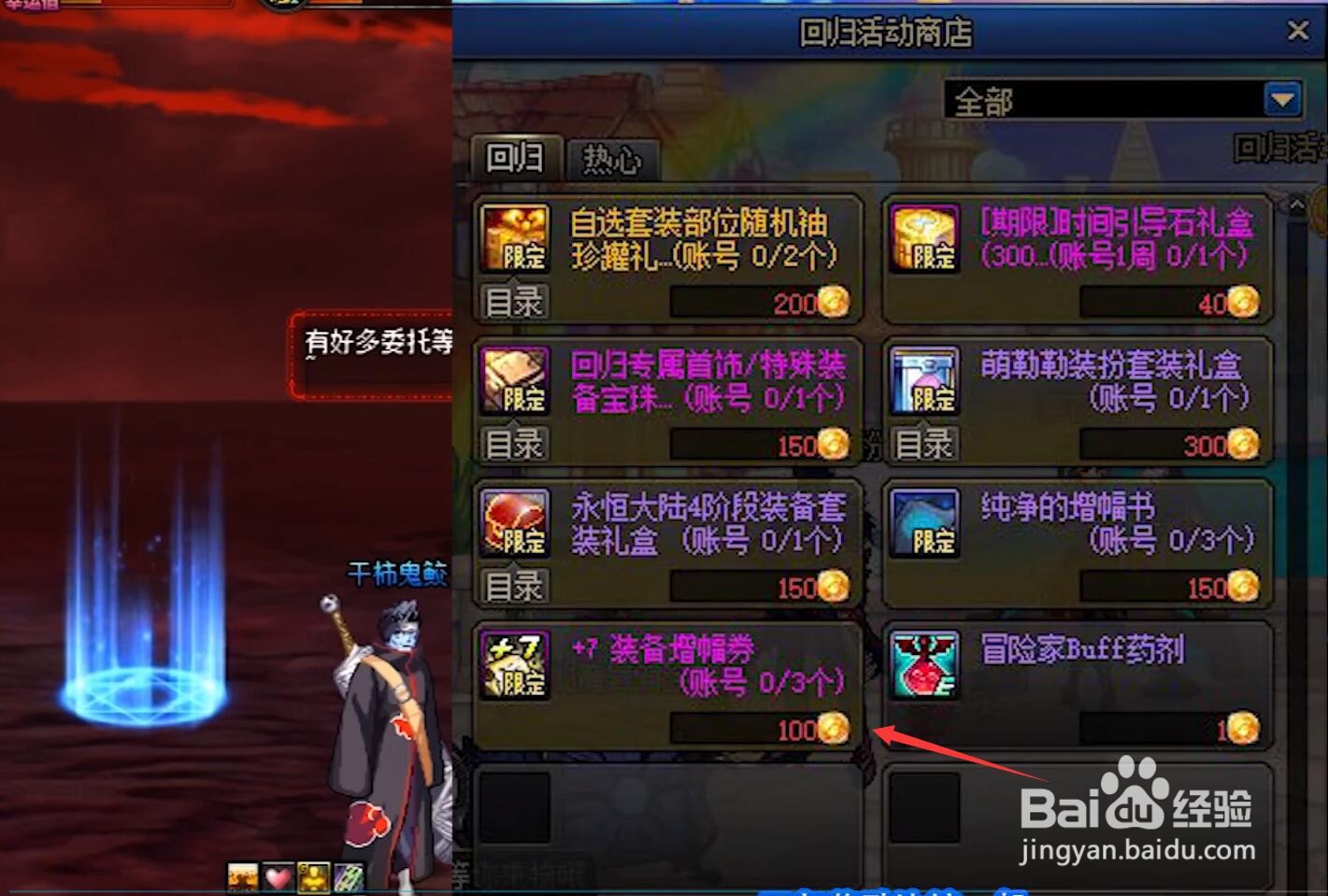Close the 回归活动商店 window
The width and height of the screenshot is (1328, 896).
click(1300, 31)
